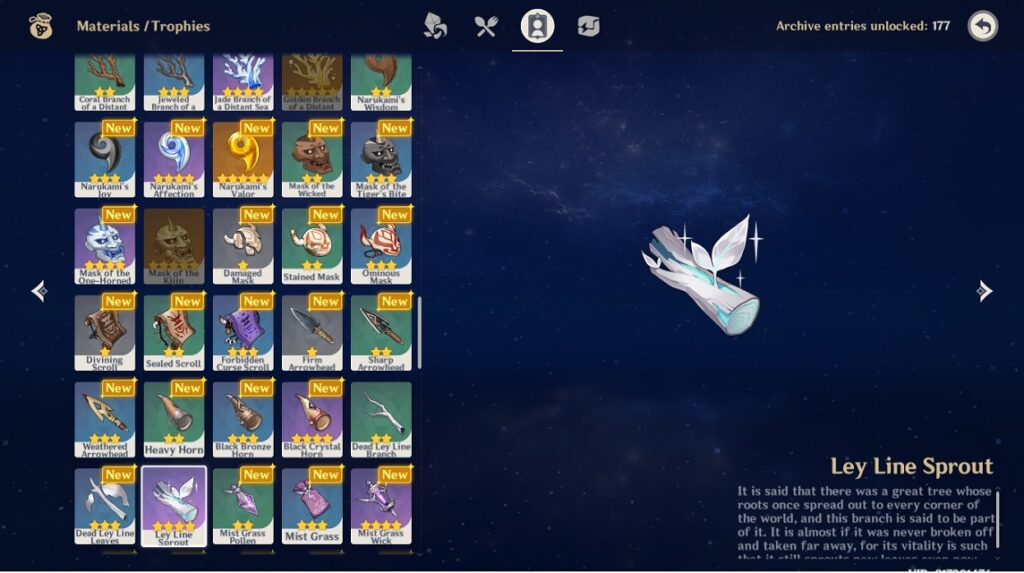Pick the Dead Ley Line Branch item
Image resolution: width=1024 pixels, height=573 pixels.
(381, 419)
